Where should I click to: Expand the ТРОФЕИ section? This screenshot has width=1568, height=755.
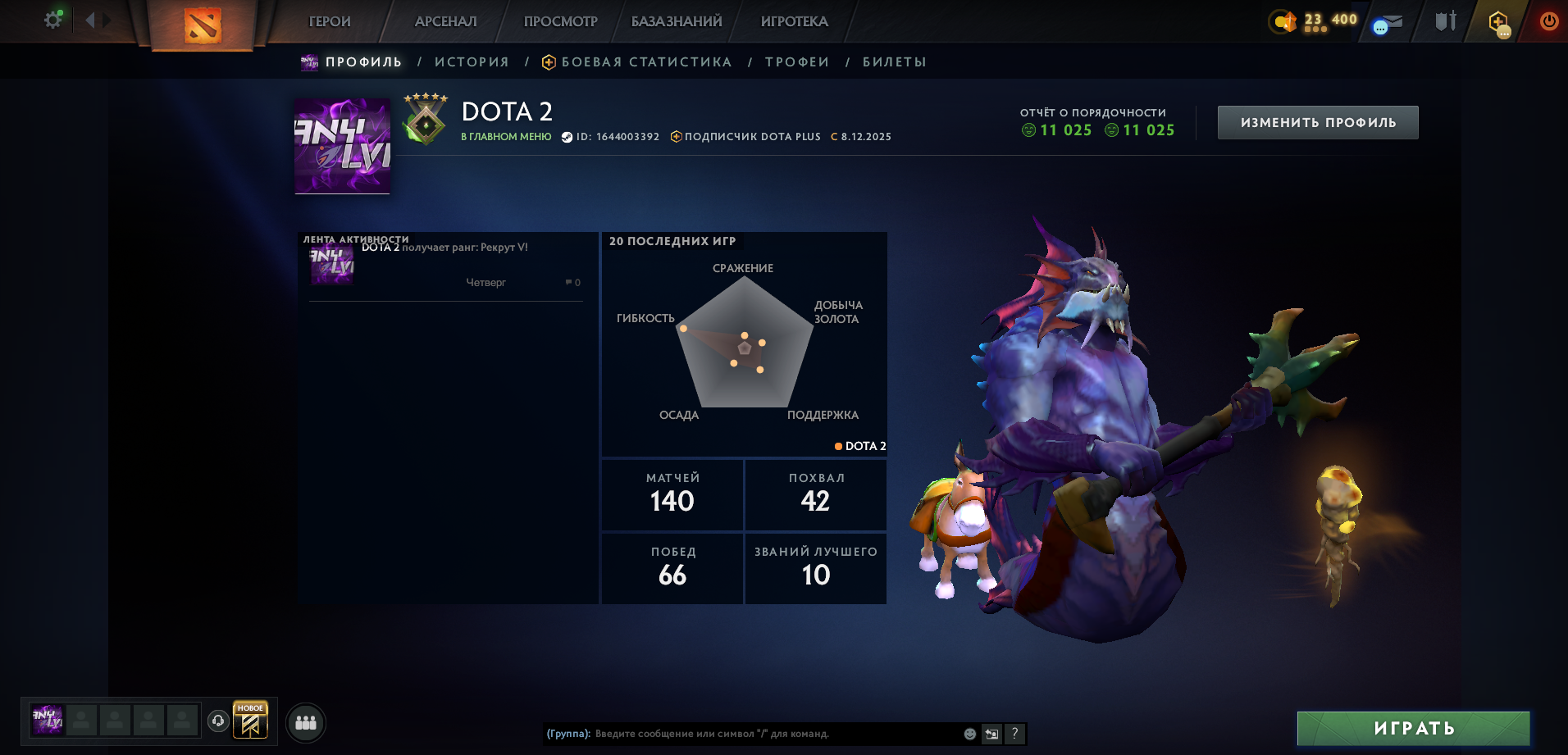point(796,61)
